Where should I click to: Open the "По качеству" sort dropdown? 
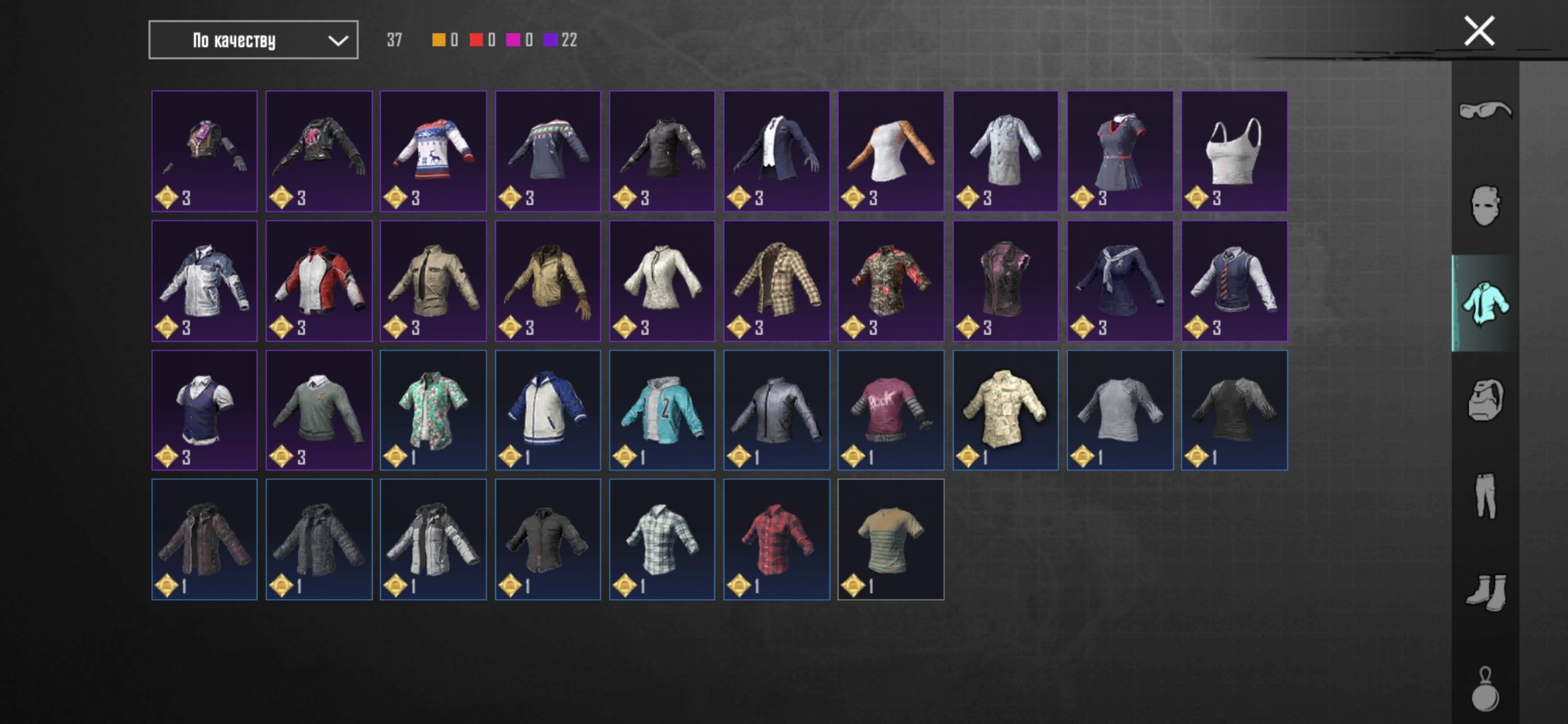pyautogui.click(x=253, y=40)
